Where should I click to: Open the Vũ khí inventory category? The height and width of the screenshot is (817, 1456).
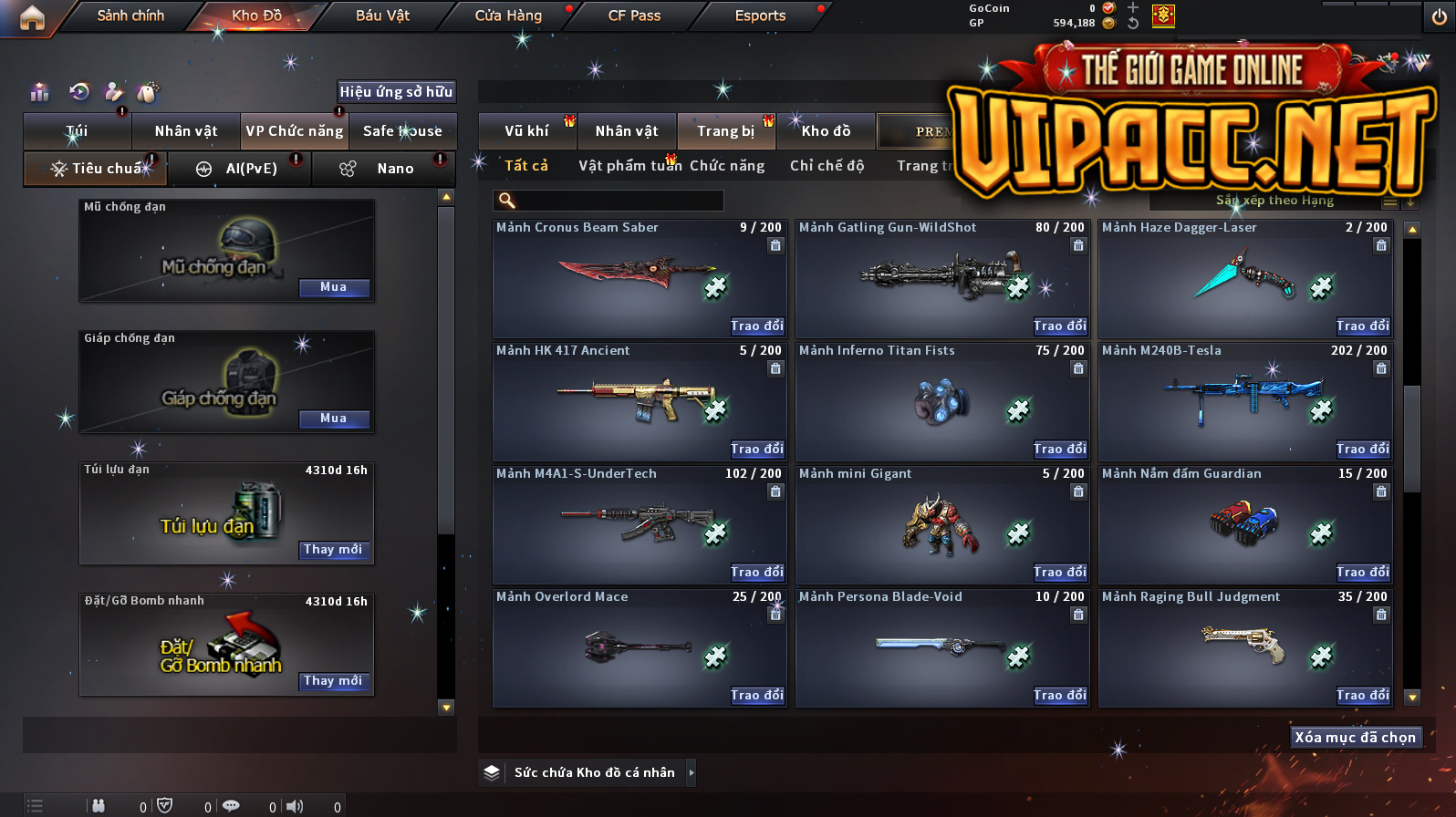(x=526, y=131)
